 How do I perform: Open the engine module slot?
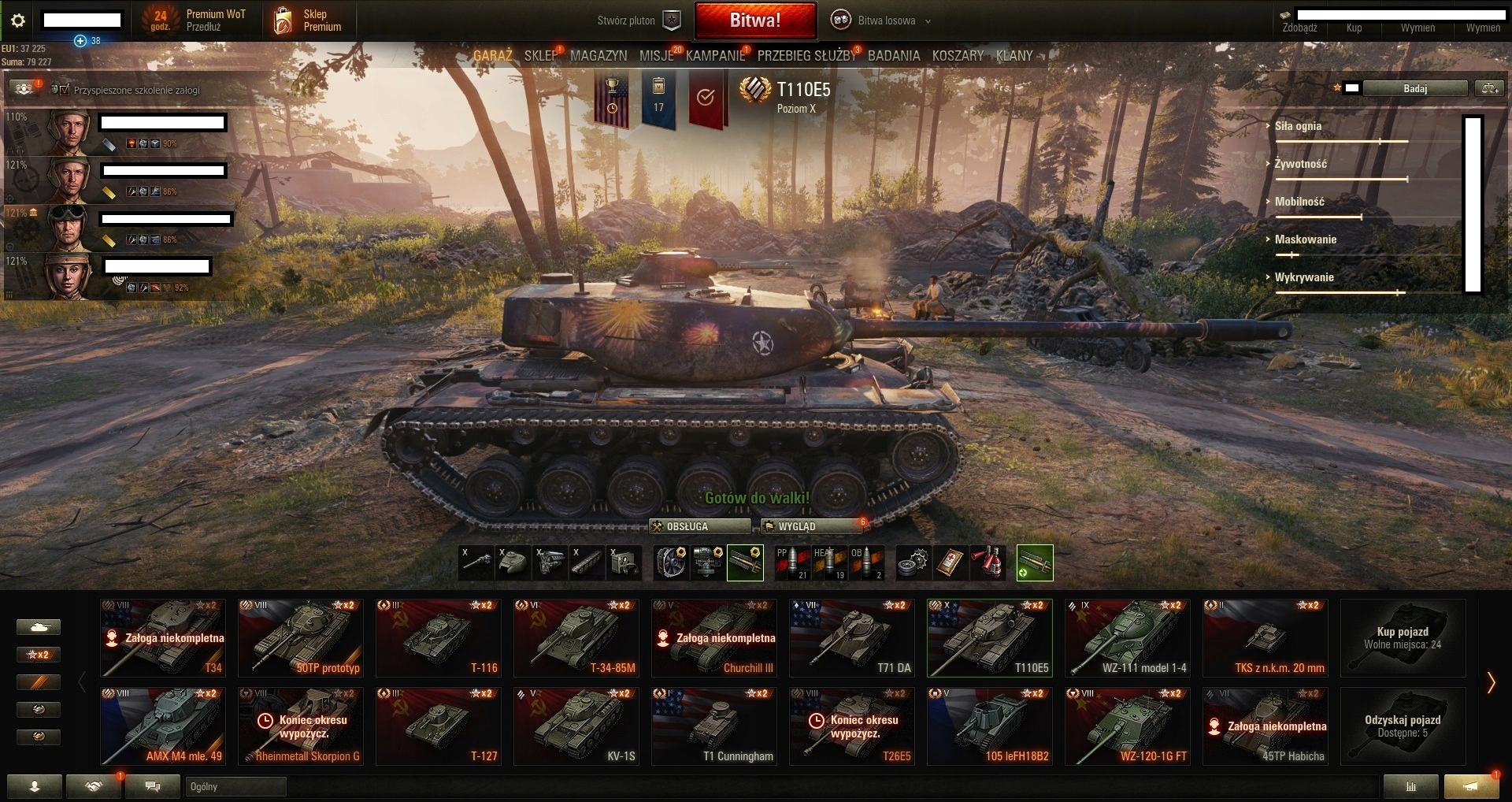click(x=550, y=563)
